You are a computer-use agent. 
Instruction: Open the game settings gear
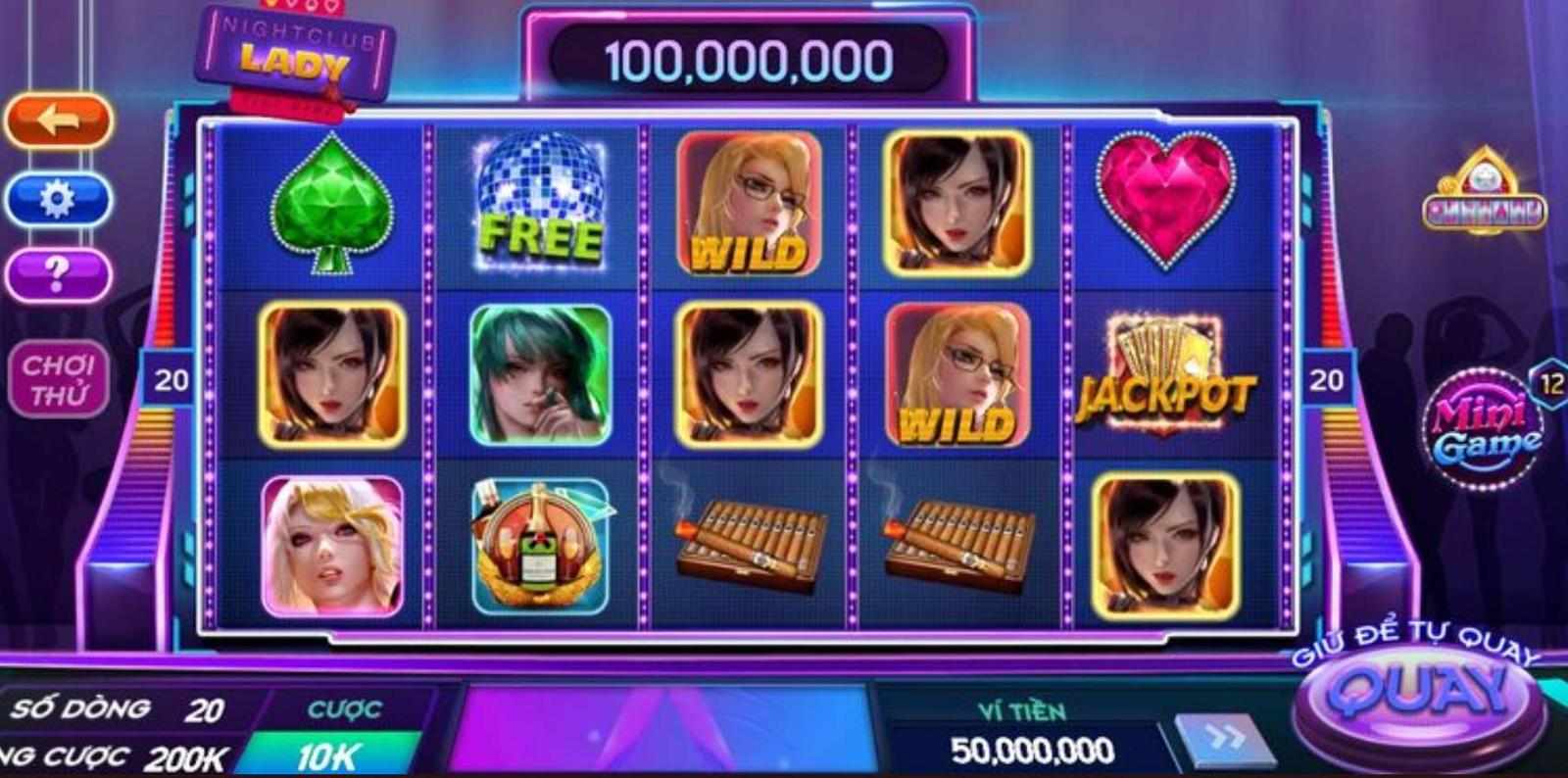pos(56,200)
